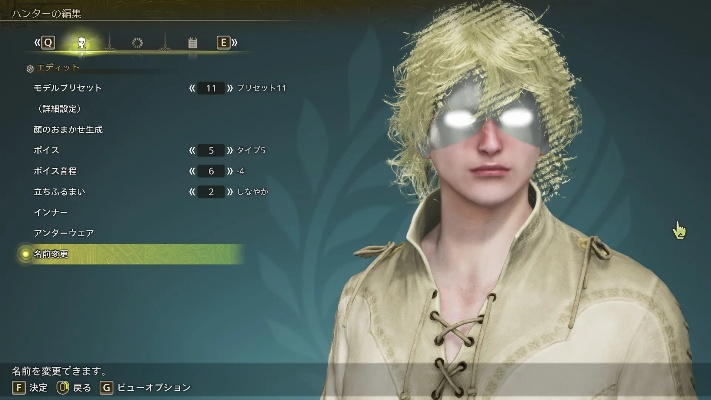The image size is (711, 400).
Task: Switch to the clipboard icon tab
Action: [x=192, y=43]
